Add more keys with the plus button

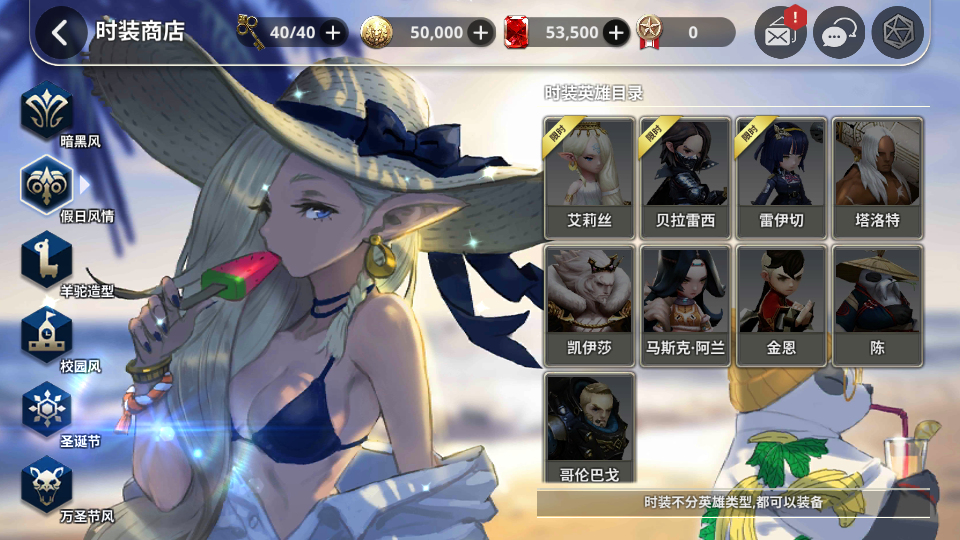click(x=333, y=32)
